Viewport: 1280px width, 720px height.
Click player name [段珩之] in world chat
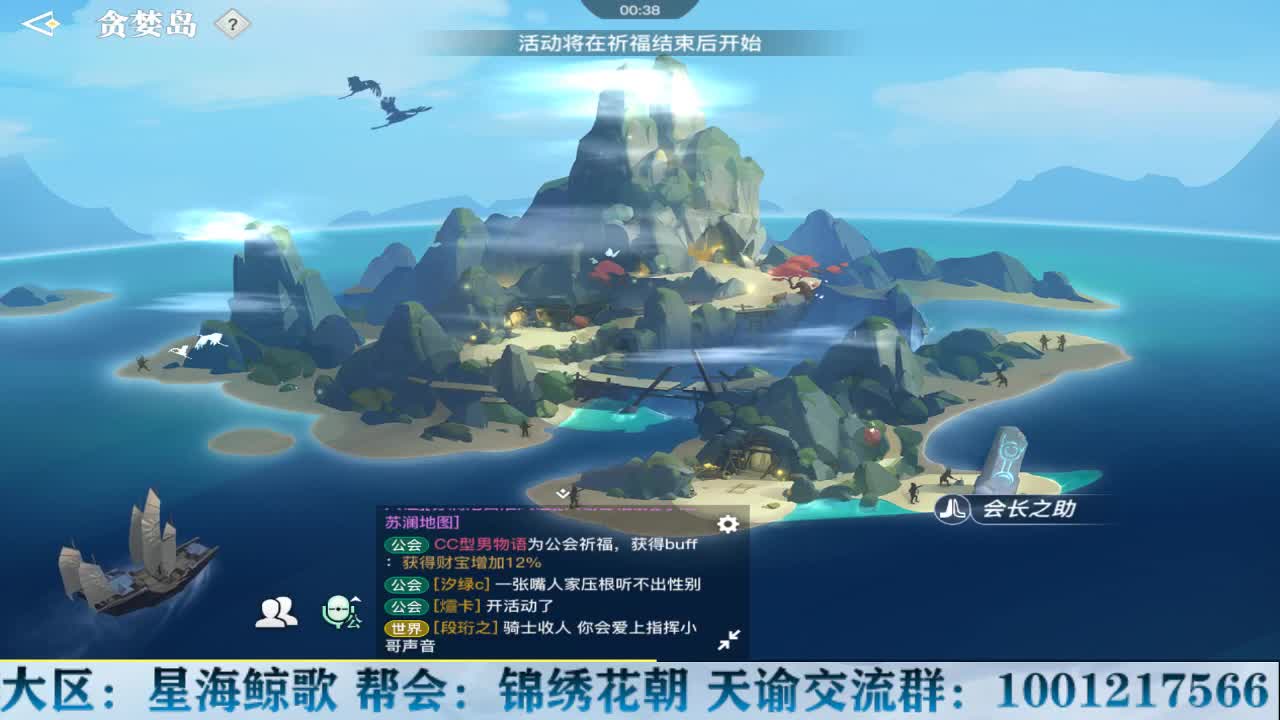(464, 627)
